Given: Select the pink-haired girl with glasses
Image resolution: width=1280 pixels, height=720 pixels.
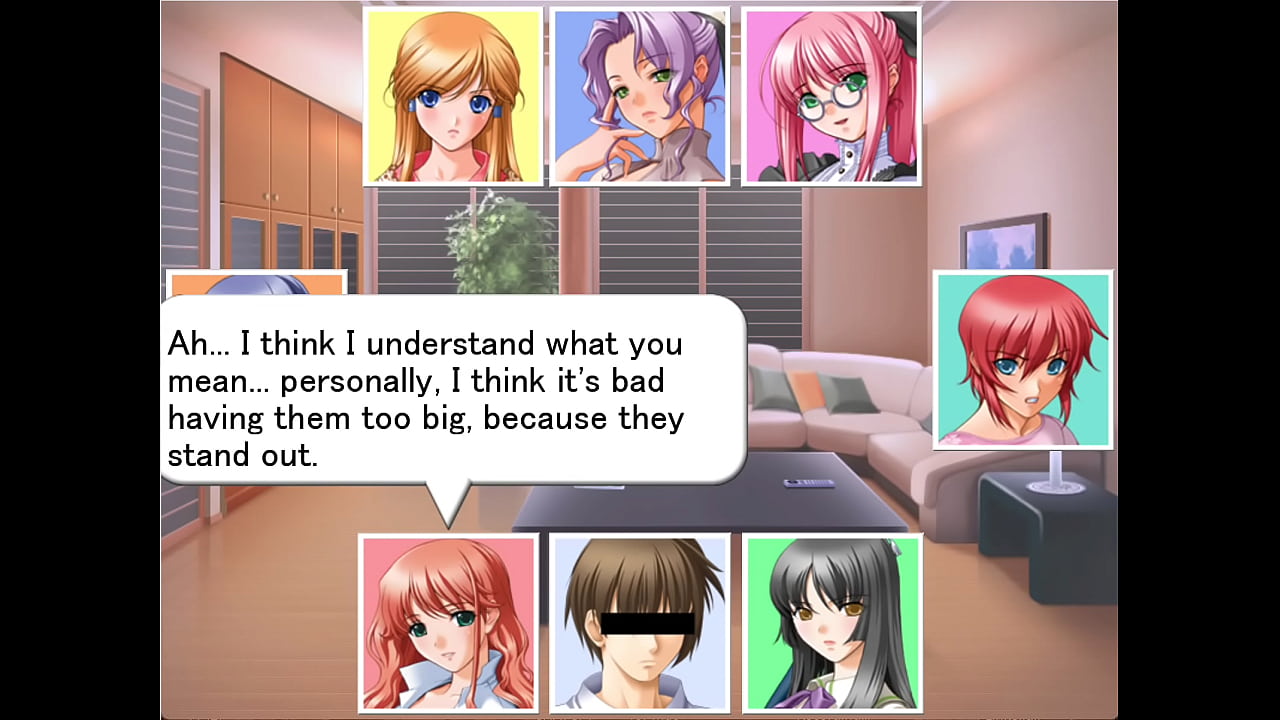Looking at the screenshot, I should [x=830, y=96].
